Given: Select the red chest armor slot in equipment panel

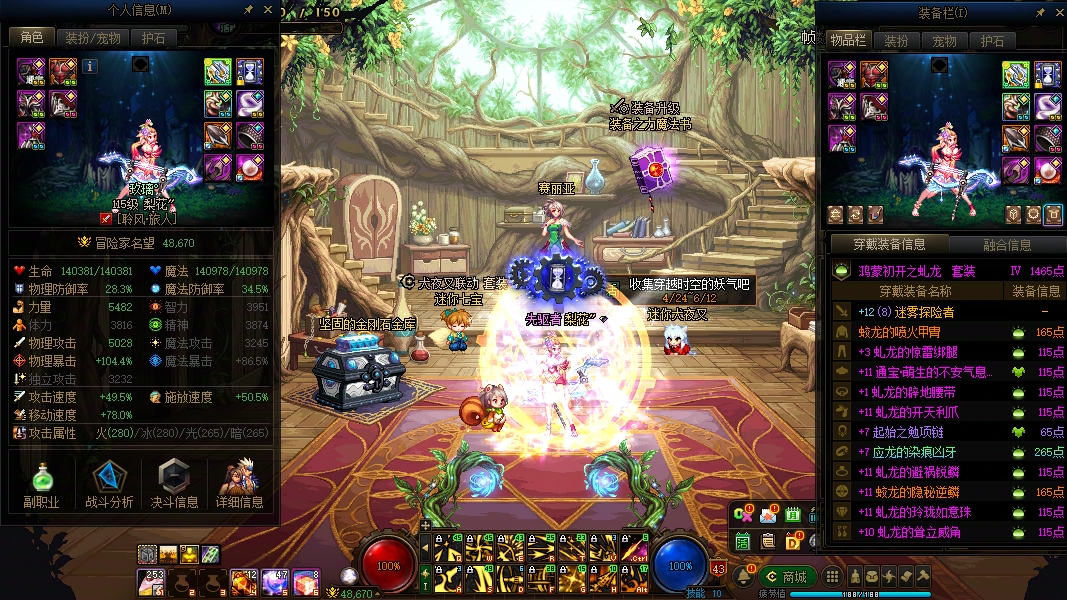Looking at the screenshot, I should 874,74.
